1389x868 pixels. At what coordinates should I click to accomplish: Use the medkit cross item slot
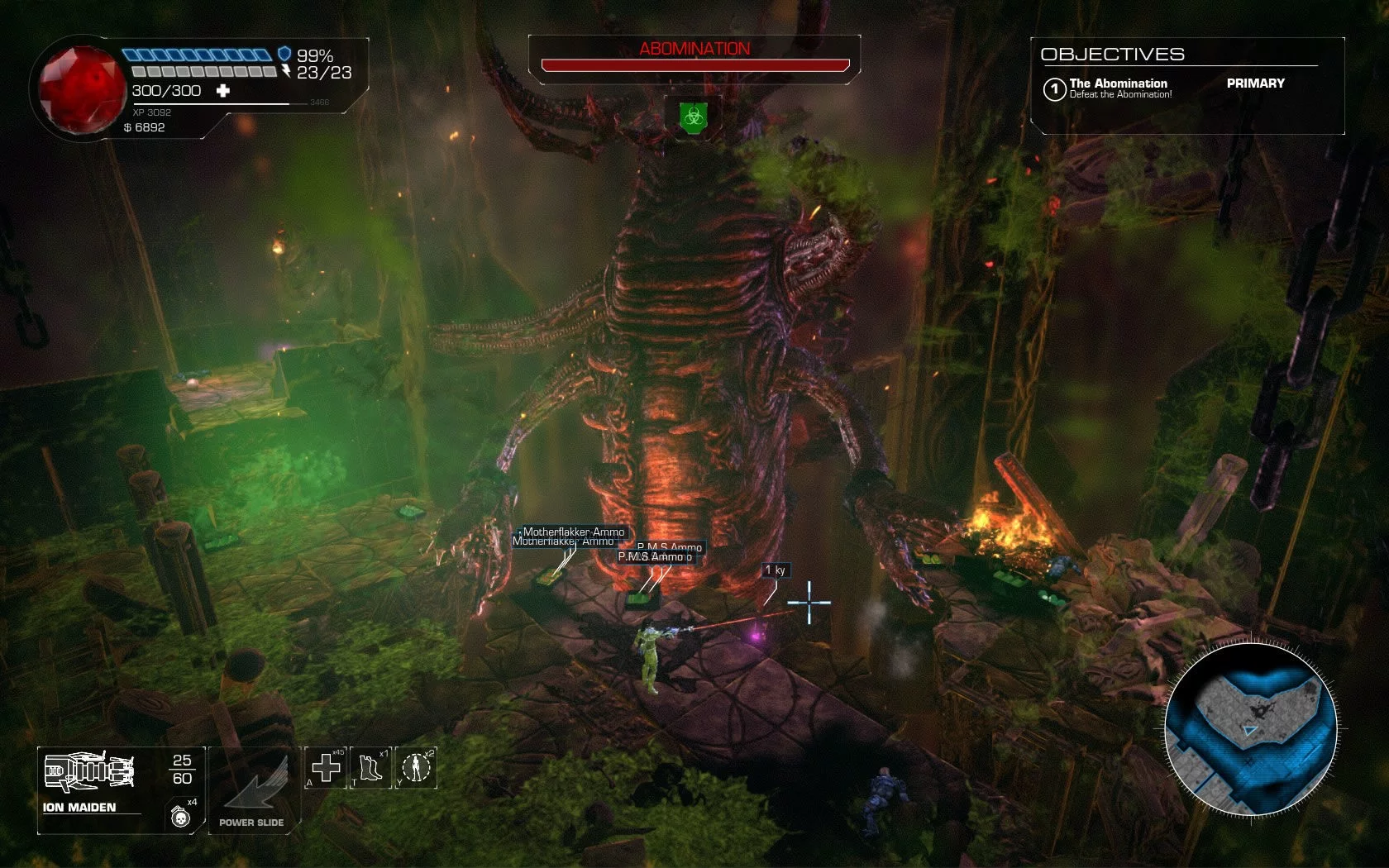[x=326, y=767]
